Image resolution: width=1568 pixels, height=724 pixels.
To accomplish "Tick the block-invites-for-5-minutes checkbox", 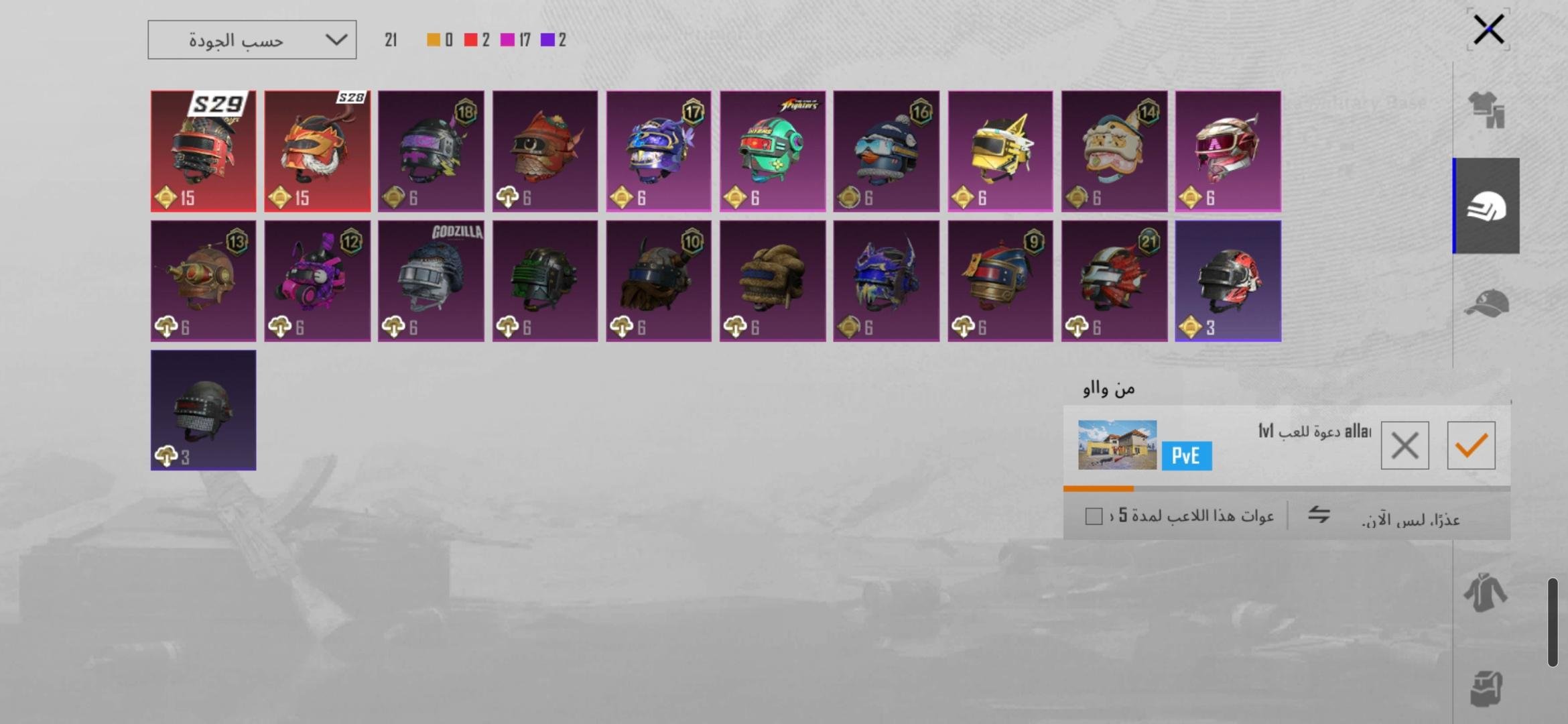I will pyautogui.click(x=1094, y=516).
